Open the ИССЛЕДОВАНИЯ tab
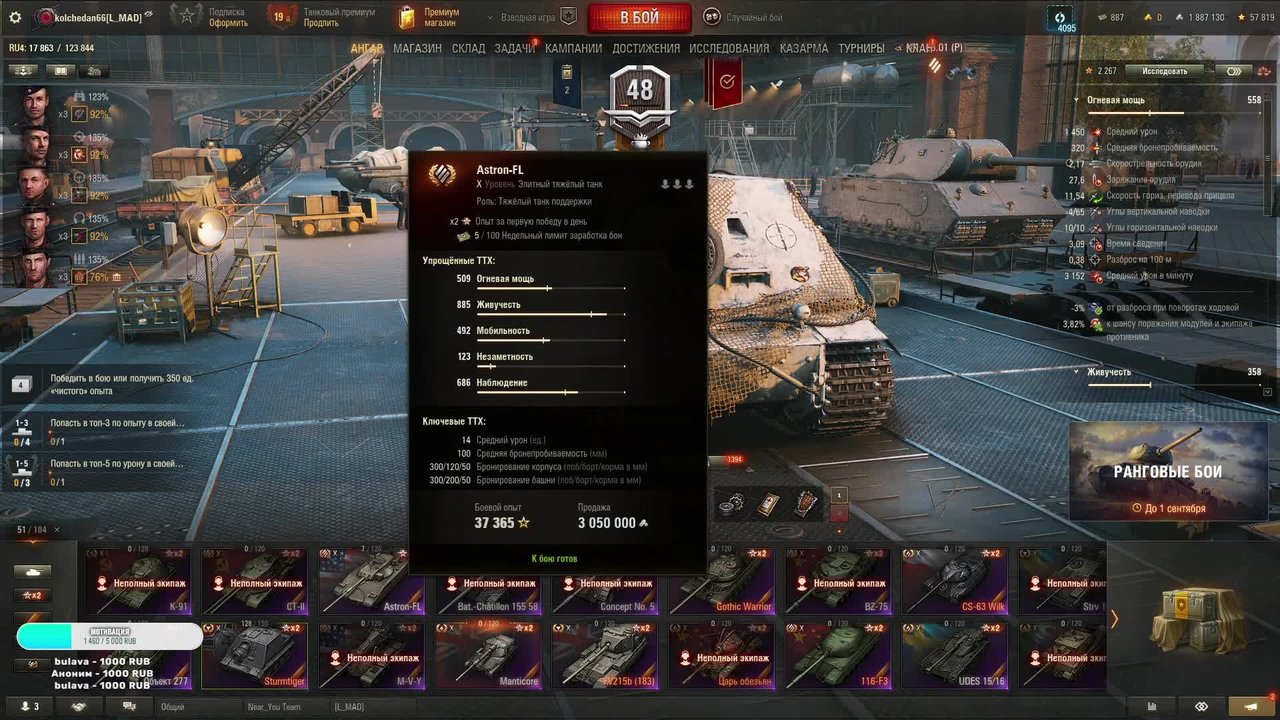 point(729,48)
